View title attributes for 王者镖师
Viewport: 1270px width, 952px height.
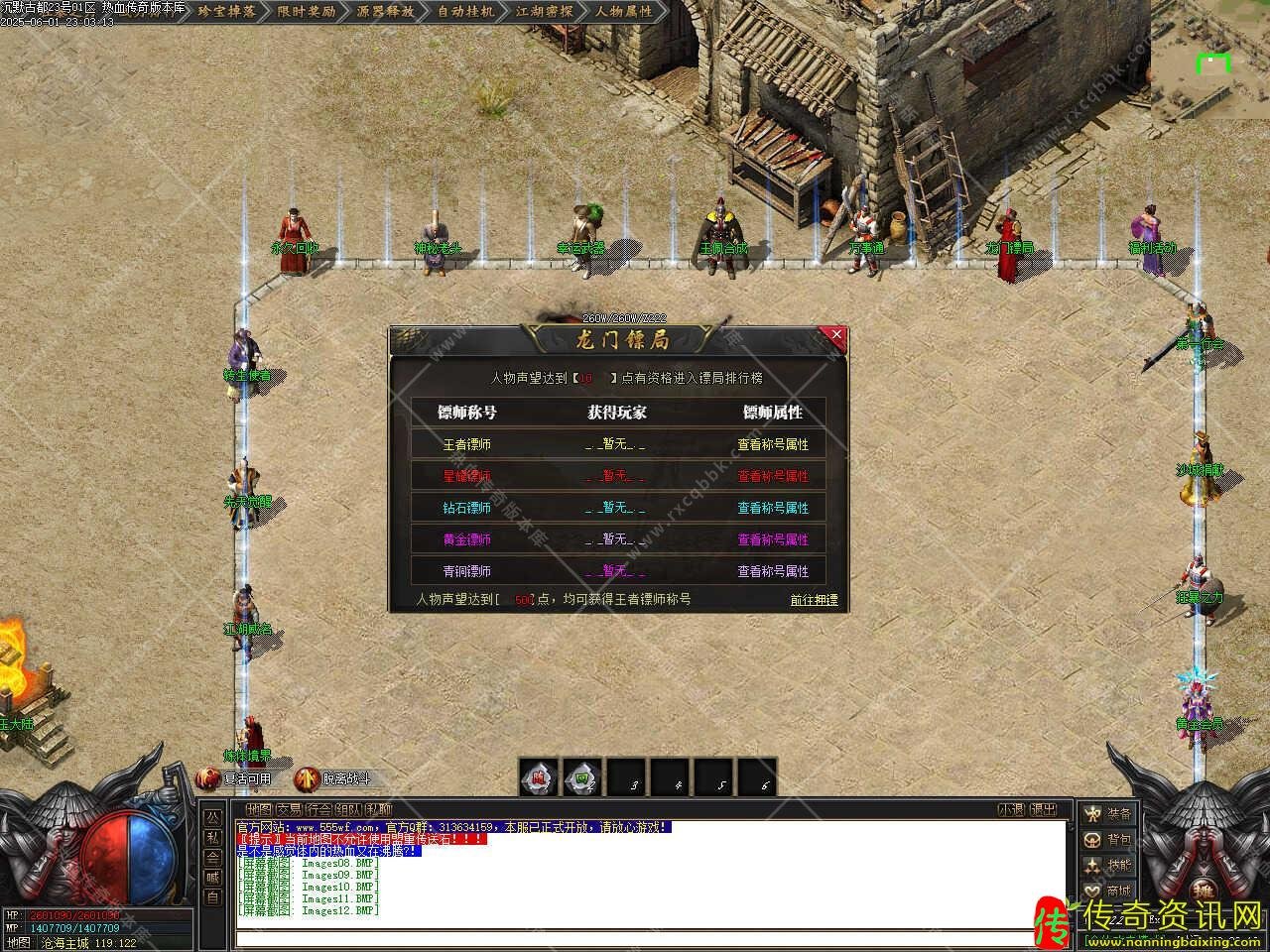tap(772, 444)
